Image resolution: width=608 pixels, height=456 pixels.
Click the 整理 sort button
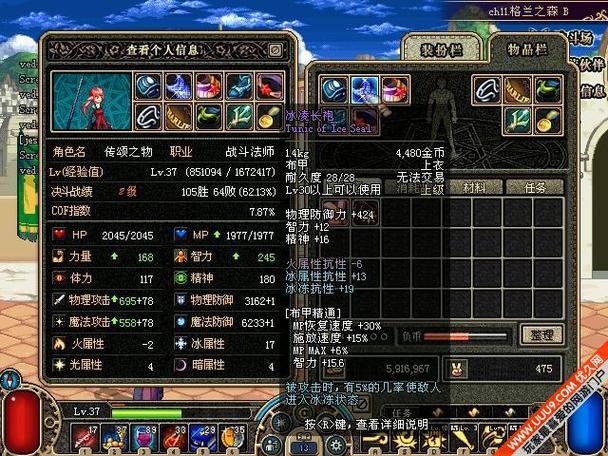(541, 335)
